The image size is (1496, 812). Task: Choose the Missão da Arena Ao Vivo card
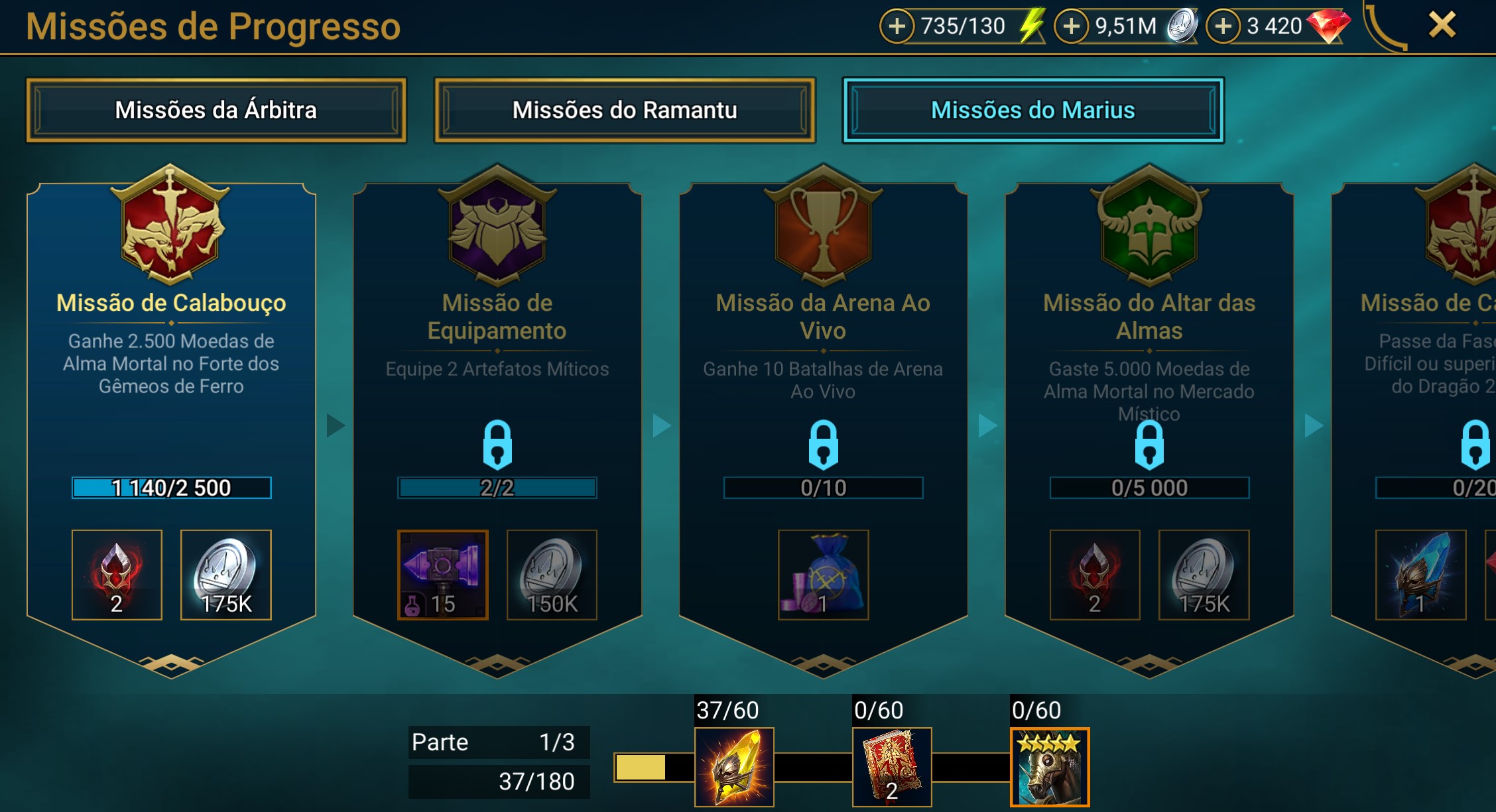click(823, 398)
